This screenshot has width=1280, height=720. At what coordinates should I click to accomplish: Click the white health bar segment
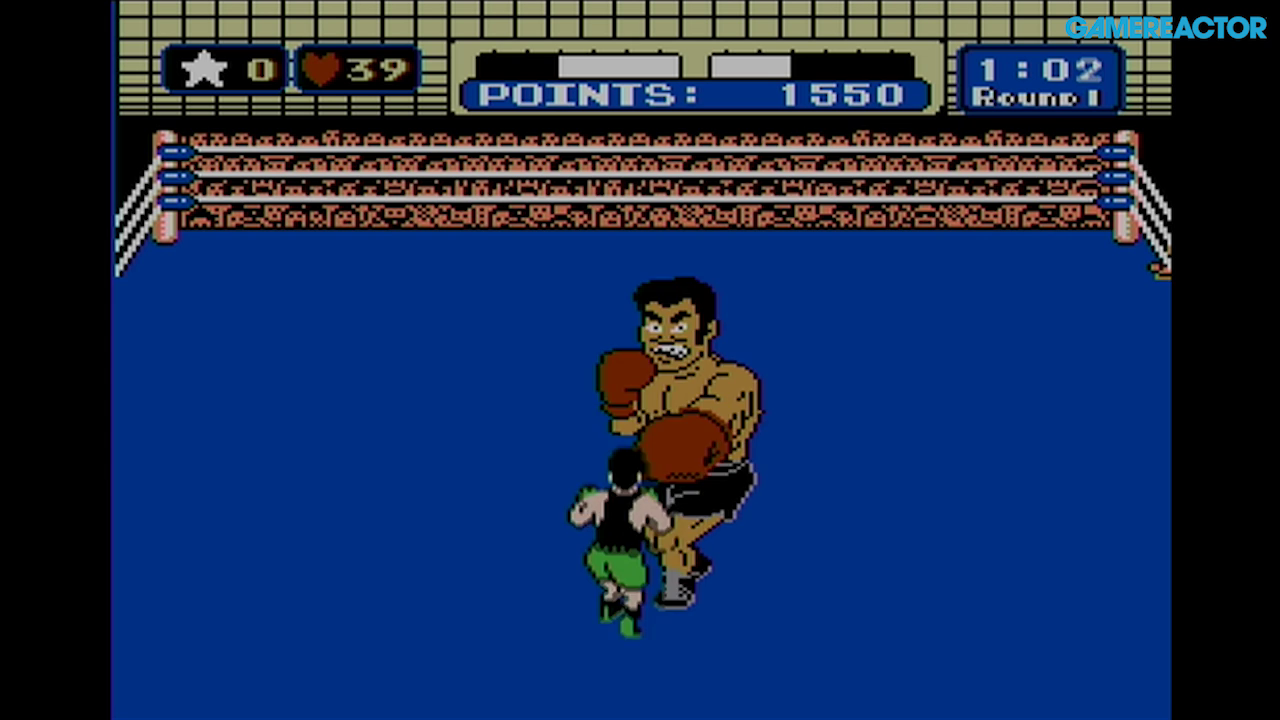click(x=620, y=64)
